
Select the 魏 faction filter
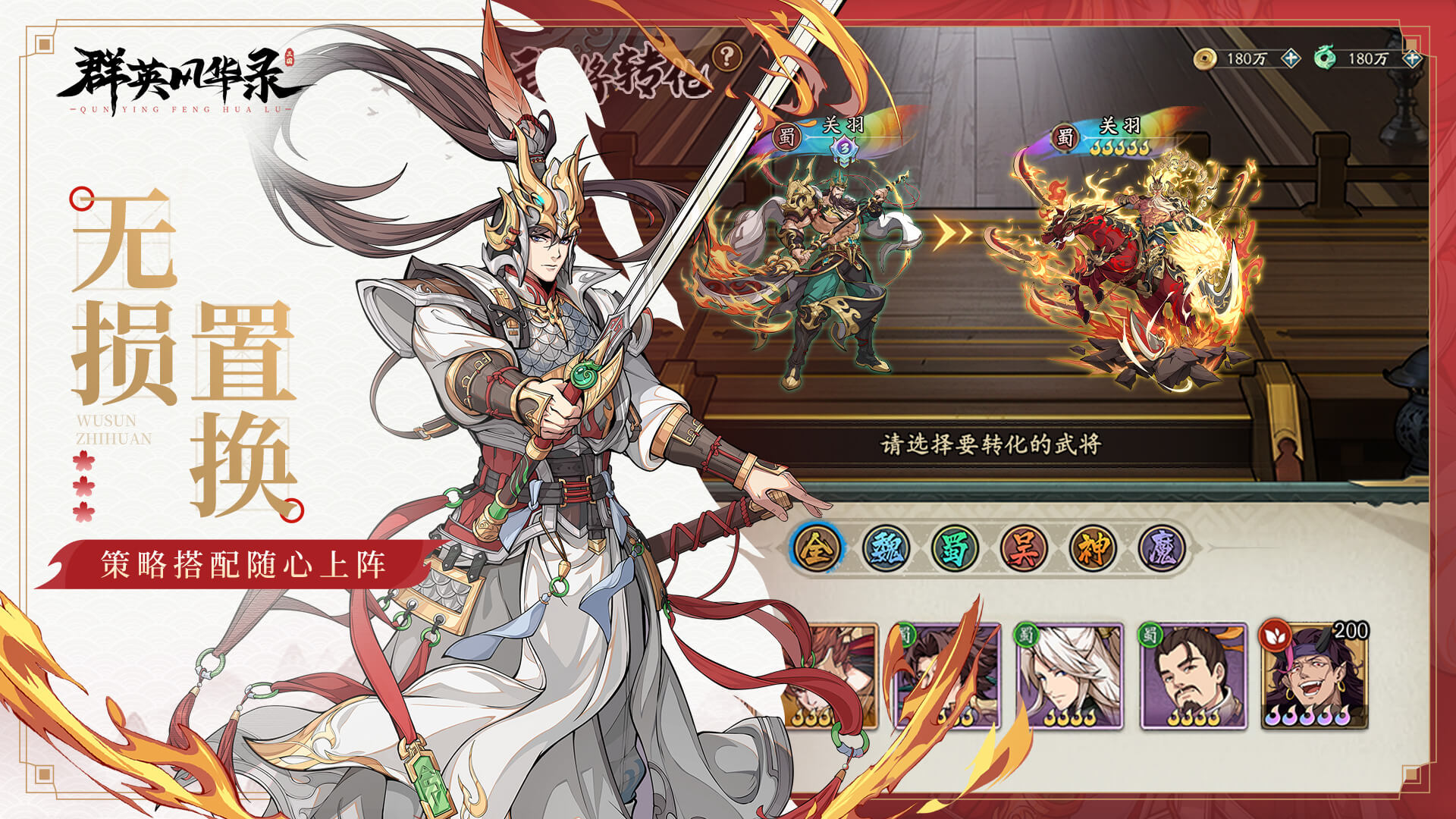point(886,548)
